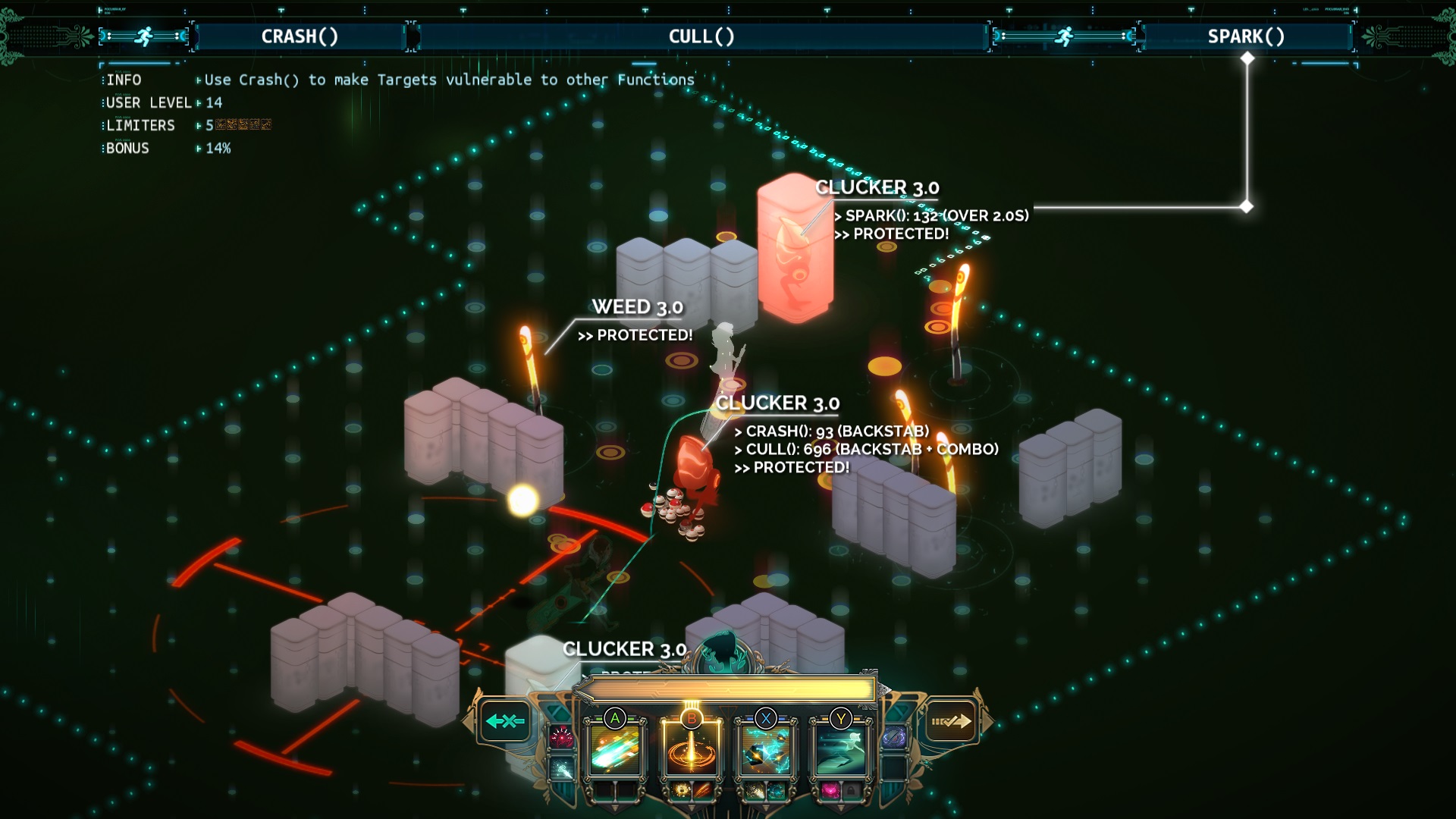The height and width of the screenshot is (819, 1456).
Task: Inspect the purple orb passive slot
Action: [x=894, y=736]
